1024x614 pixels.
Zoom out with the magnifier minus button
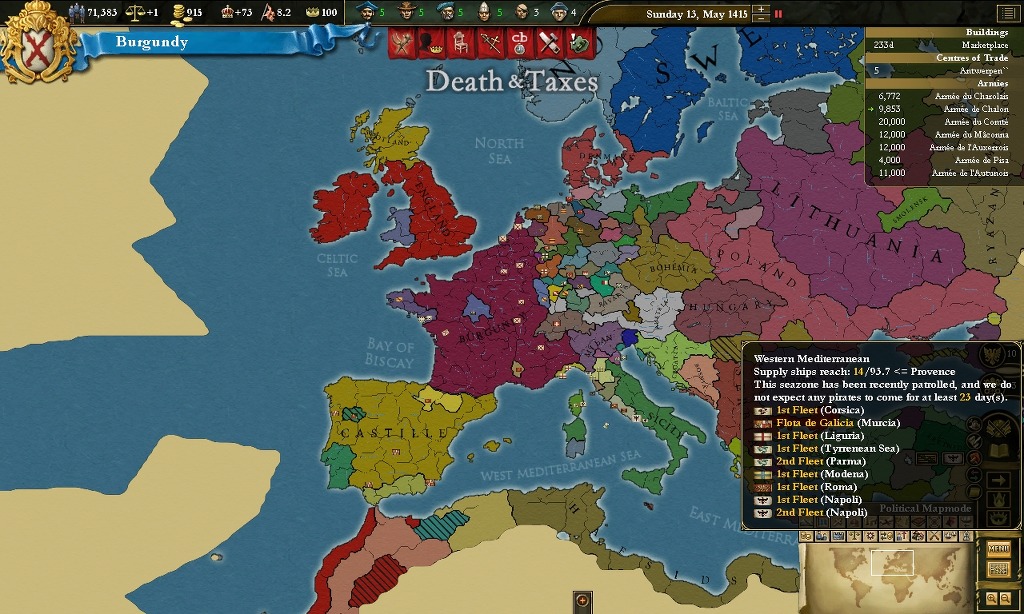click(1005, 597)
